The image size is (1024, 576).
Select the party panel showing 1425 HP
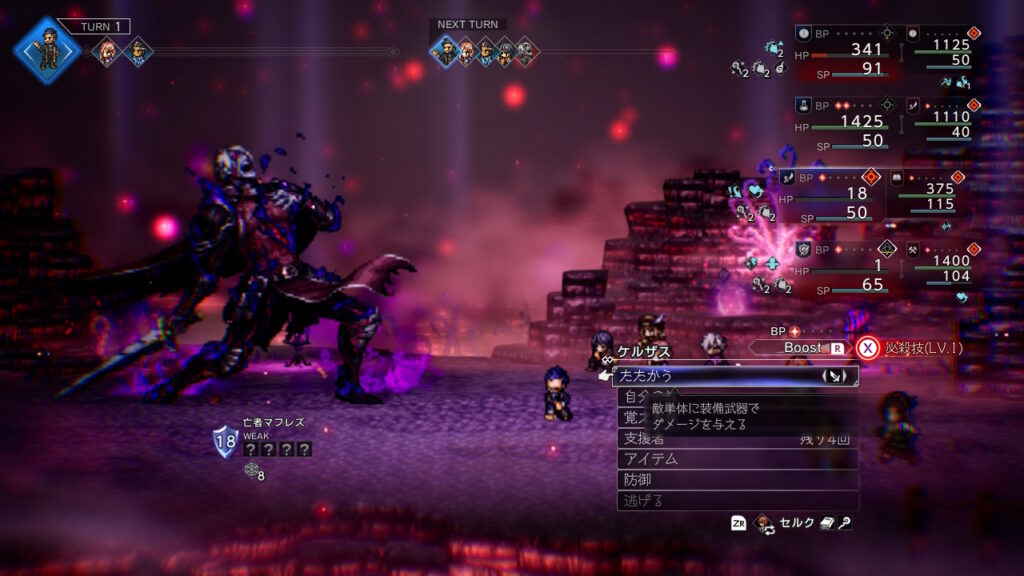pyautogui.click(x=847, y=123)
